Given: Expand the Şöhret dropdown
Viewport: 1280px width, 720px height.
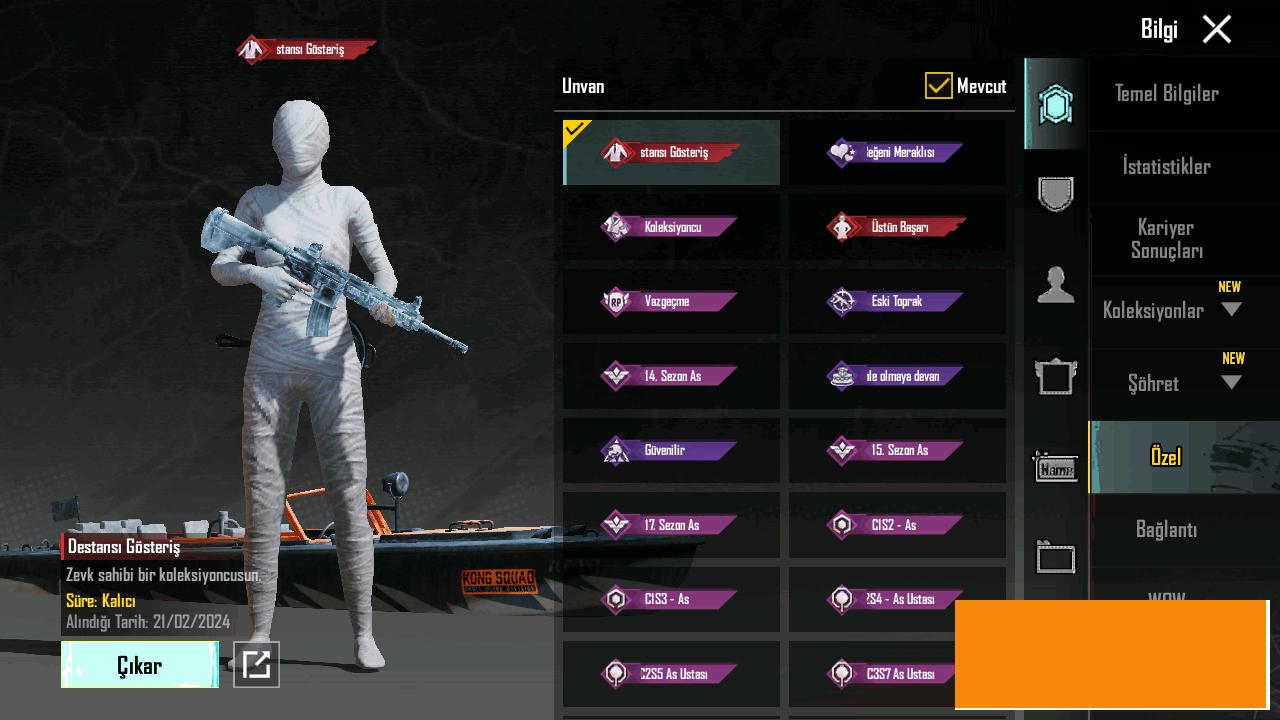Looking at the screenshot, I should 1231,383.
